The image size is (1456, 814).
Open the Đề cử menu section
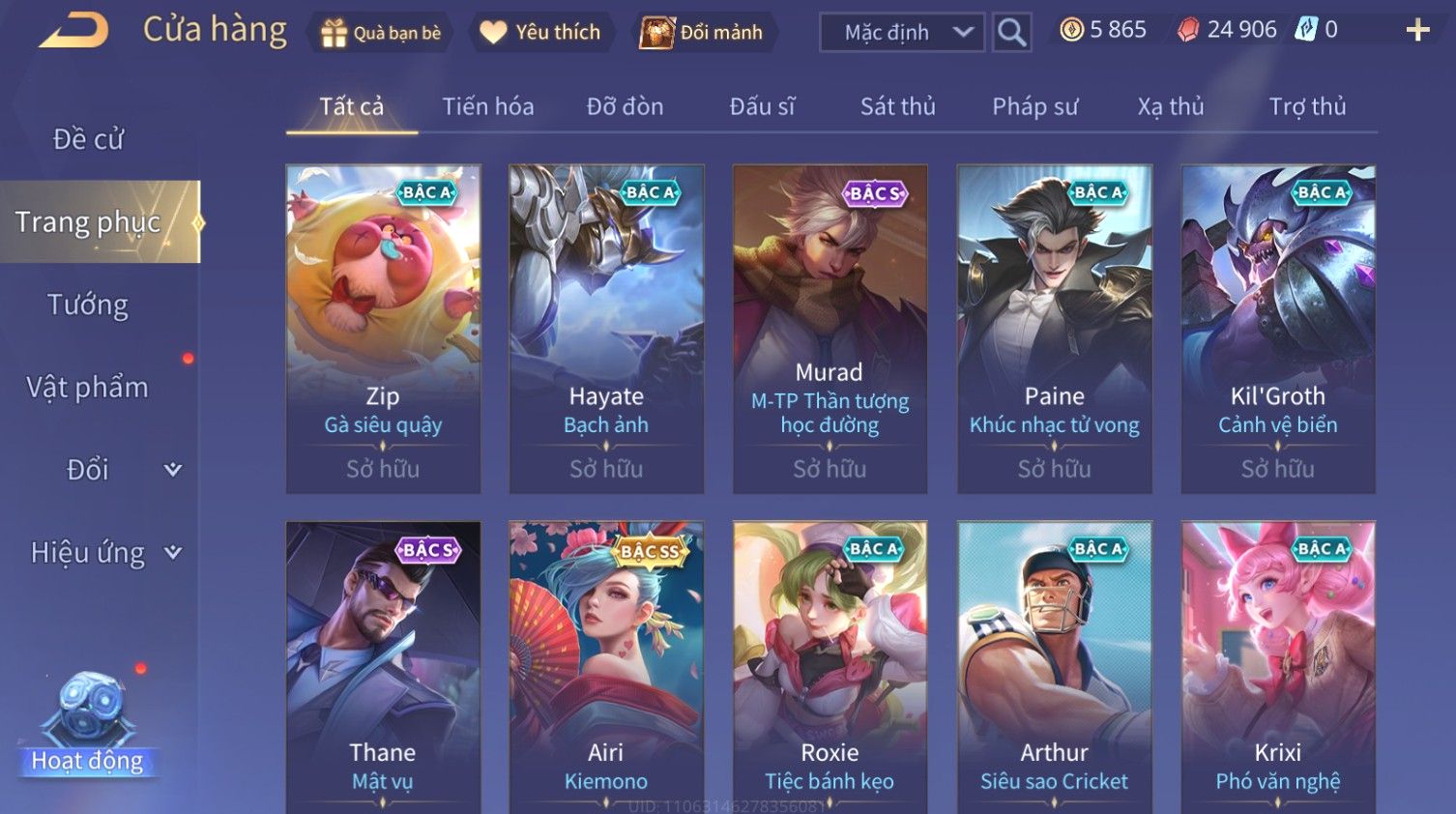[88, 139]
